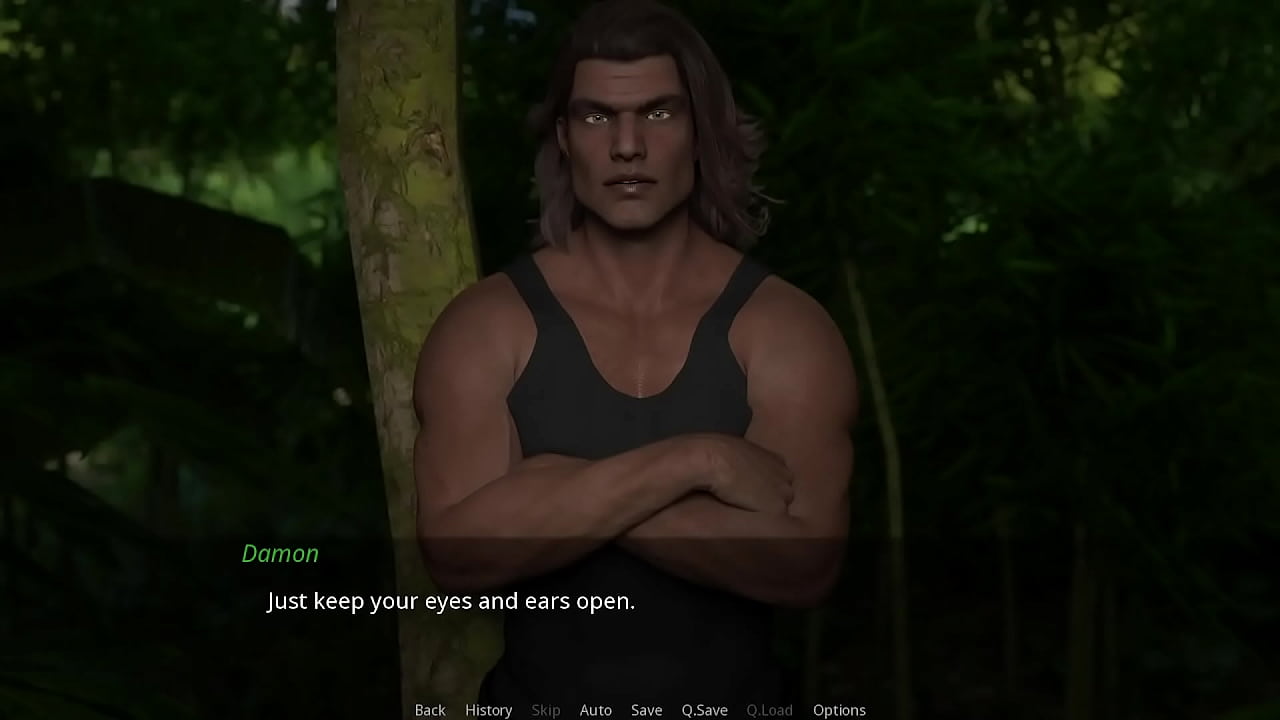Screen dimensions: 1280x720
Task: Toggle Auto advance mode
Action: click(595, 710)
